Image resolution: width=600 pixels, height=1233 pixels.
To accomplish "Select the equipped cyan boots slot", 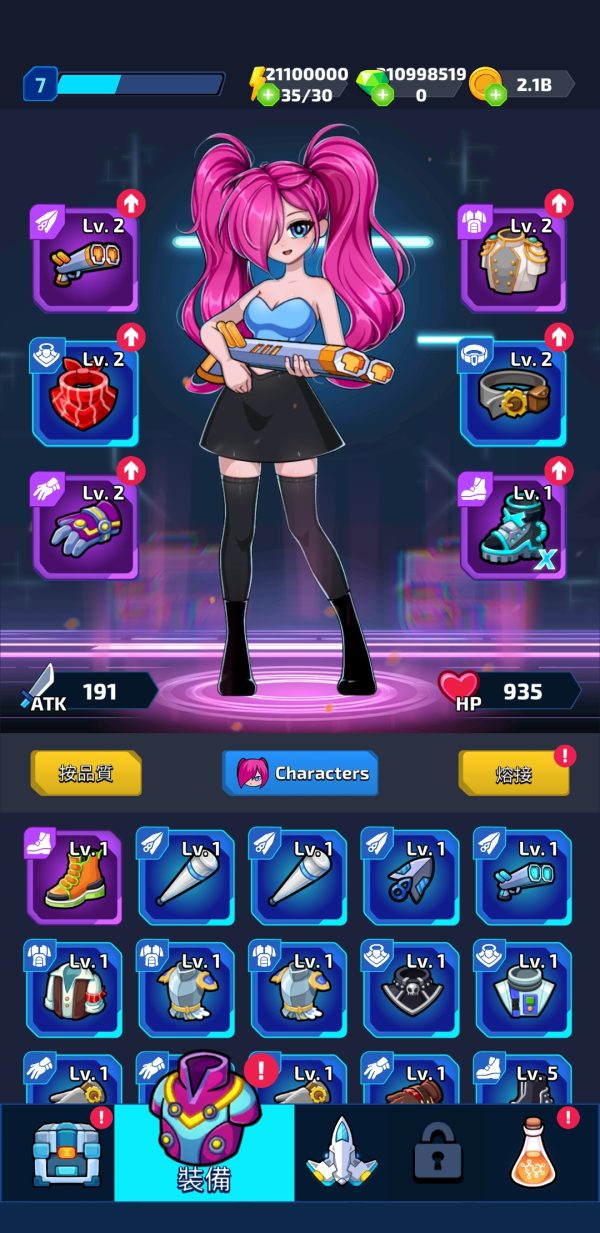I will tap(513, 525).
